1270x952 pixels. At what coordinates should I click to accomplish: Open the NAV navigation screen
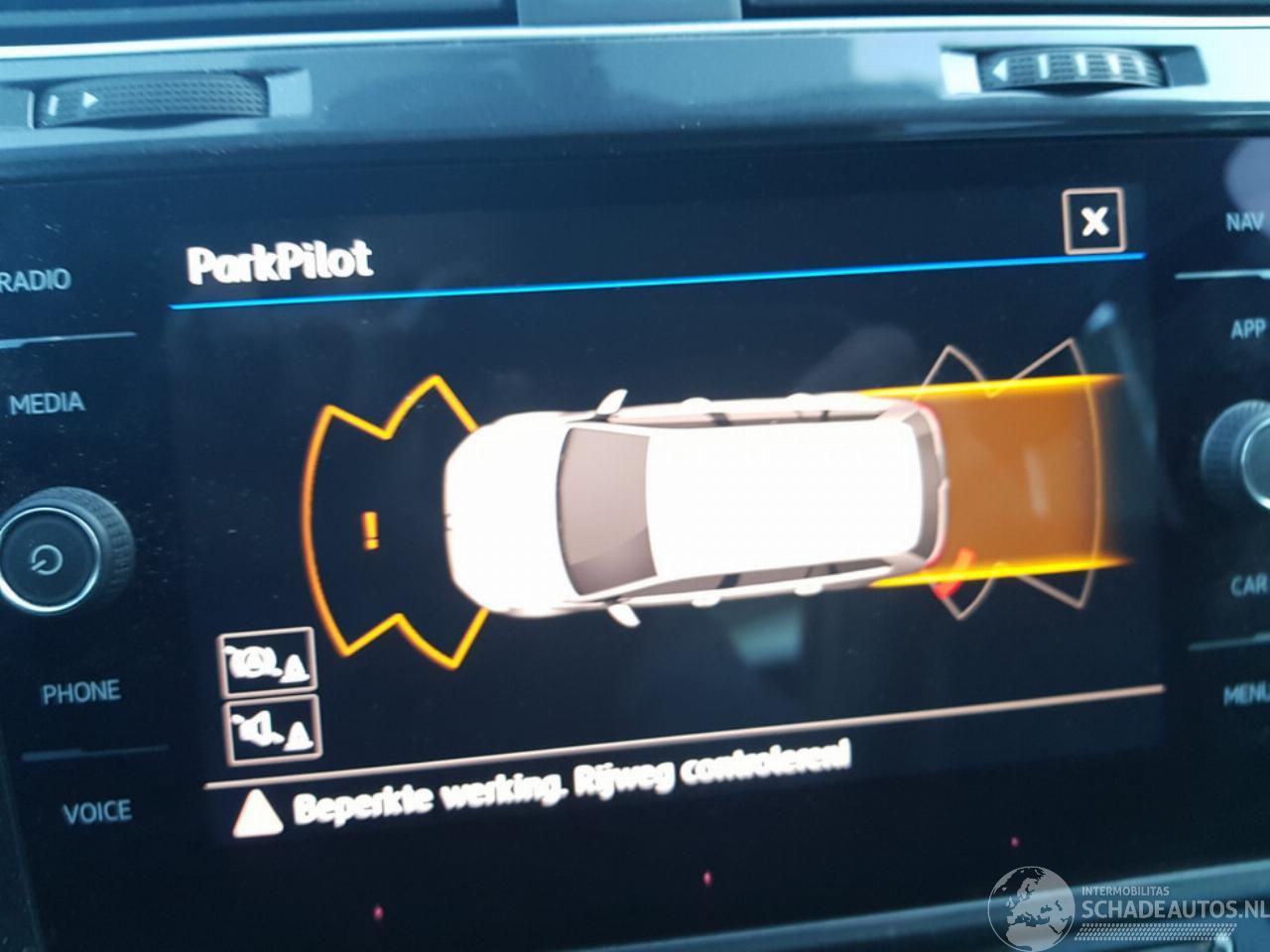click(1244, 221)
